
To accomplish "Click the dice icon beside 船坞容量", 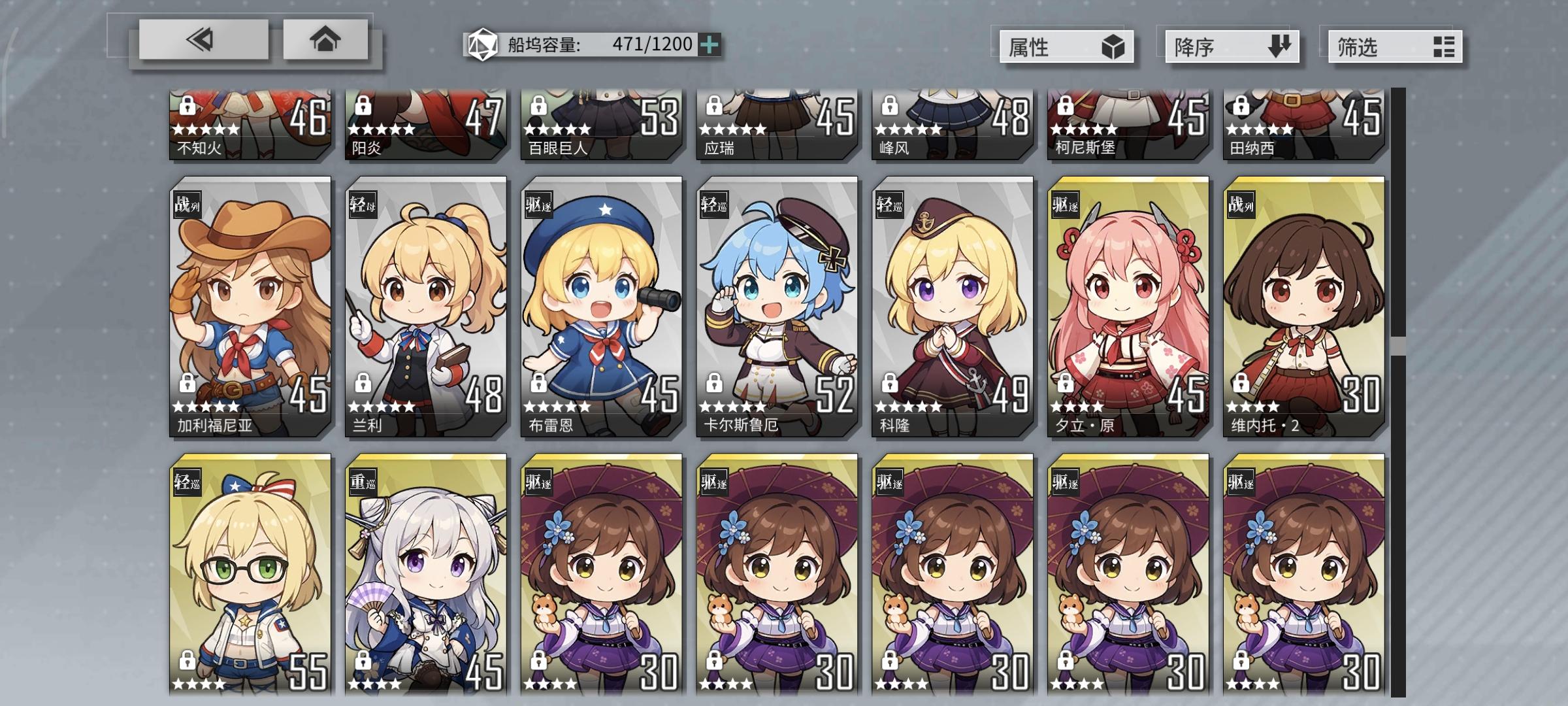I will (x=482, y=44).
